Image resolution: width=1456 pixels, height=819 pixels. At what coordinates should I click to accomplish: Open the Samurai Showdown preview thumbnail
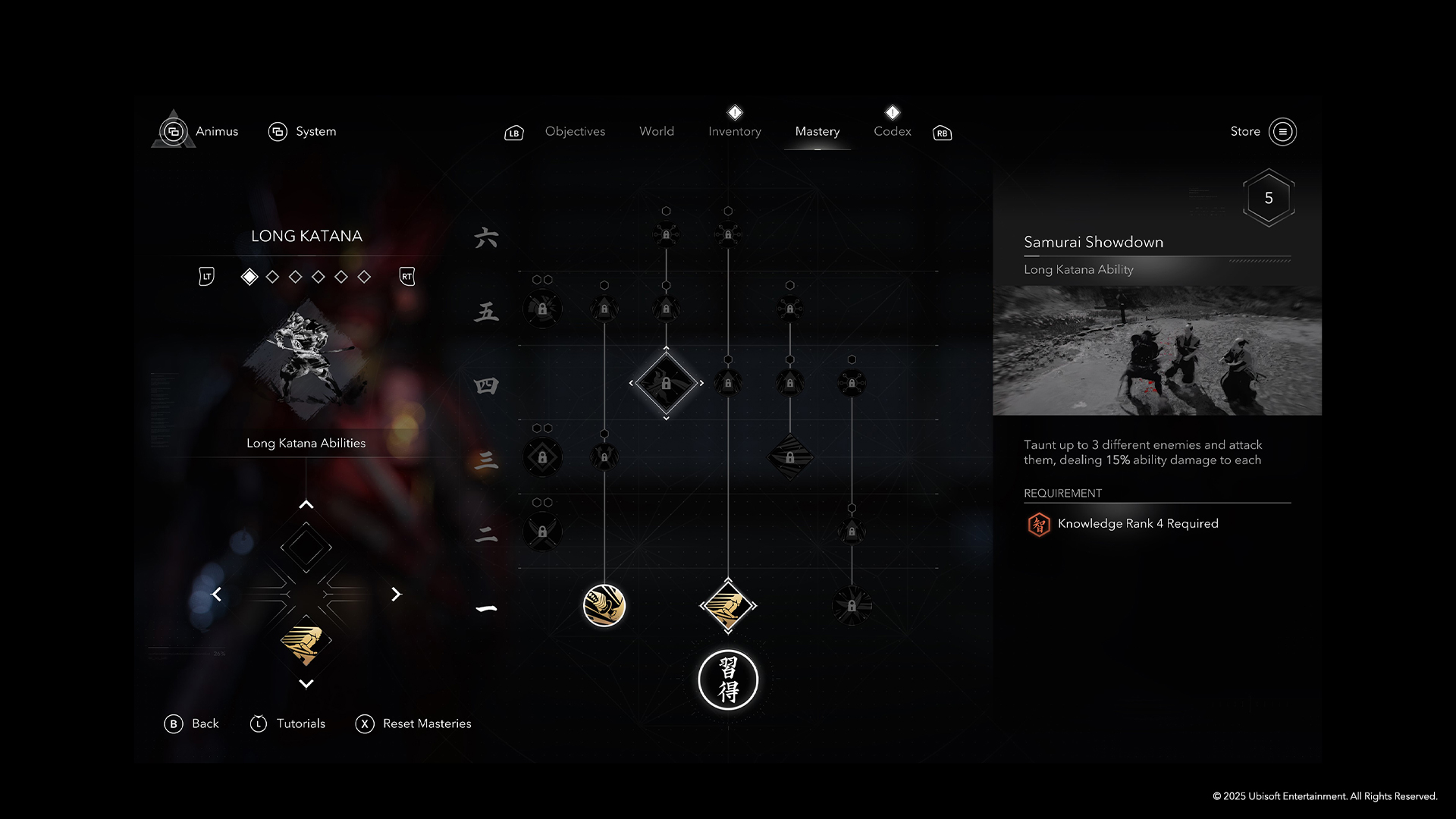click(x=1157, y=350)
